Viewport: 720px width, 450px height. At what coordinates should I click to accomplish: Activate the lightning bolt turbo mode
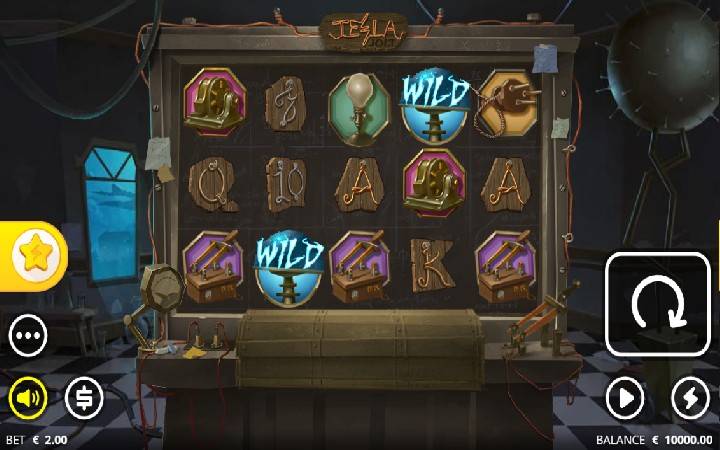coord(690,399)
